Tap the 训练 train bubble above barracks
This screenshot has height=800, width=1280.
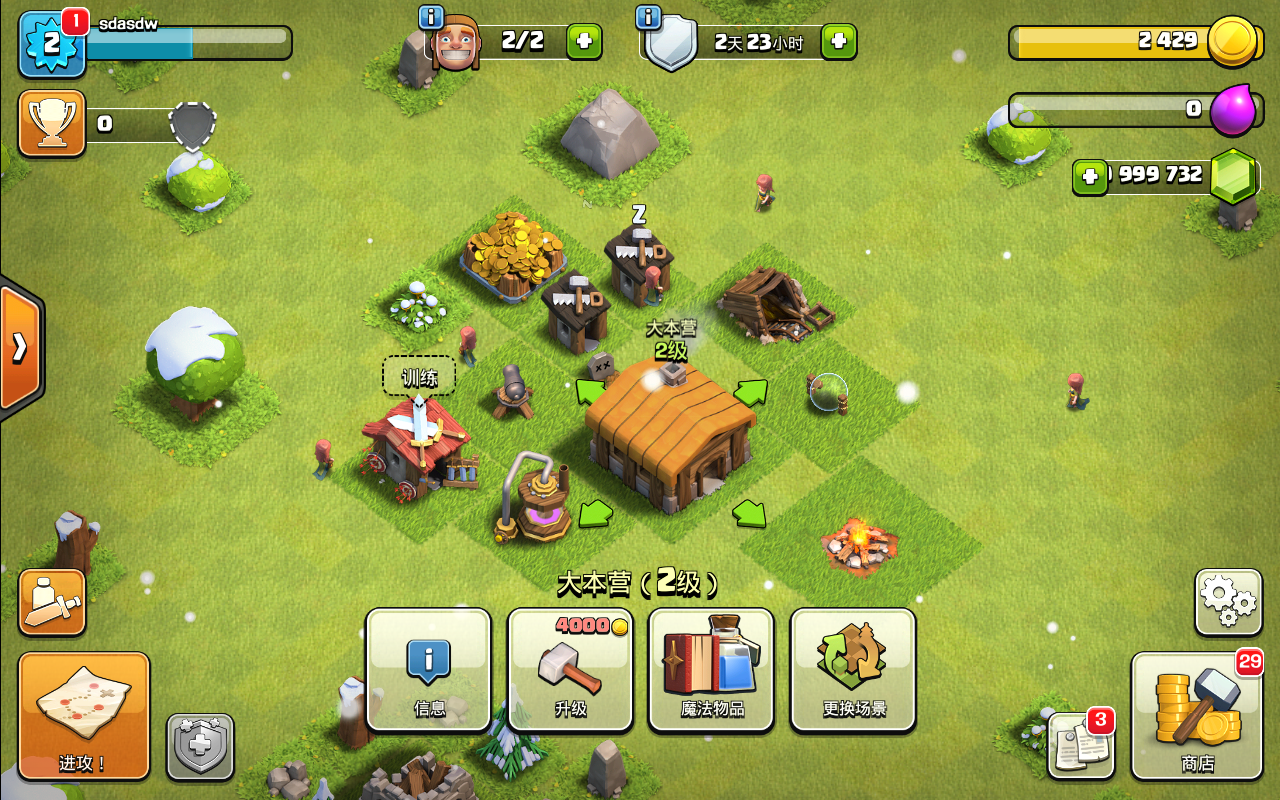[x=419, y=377]
